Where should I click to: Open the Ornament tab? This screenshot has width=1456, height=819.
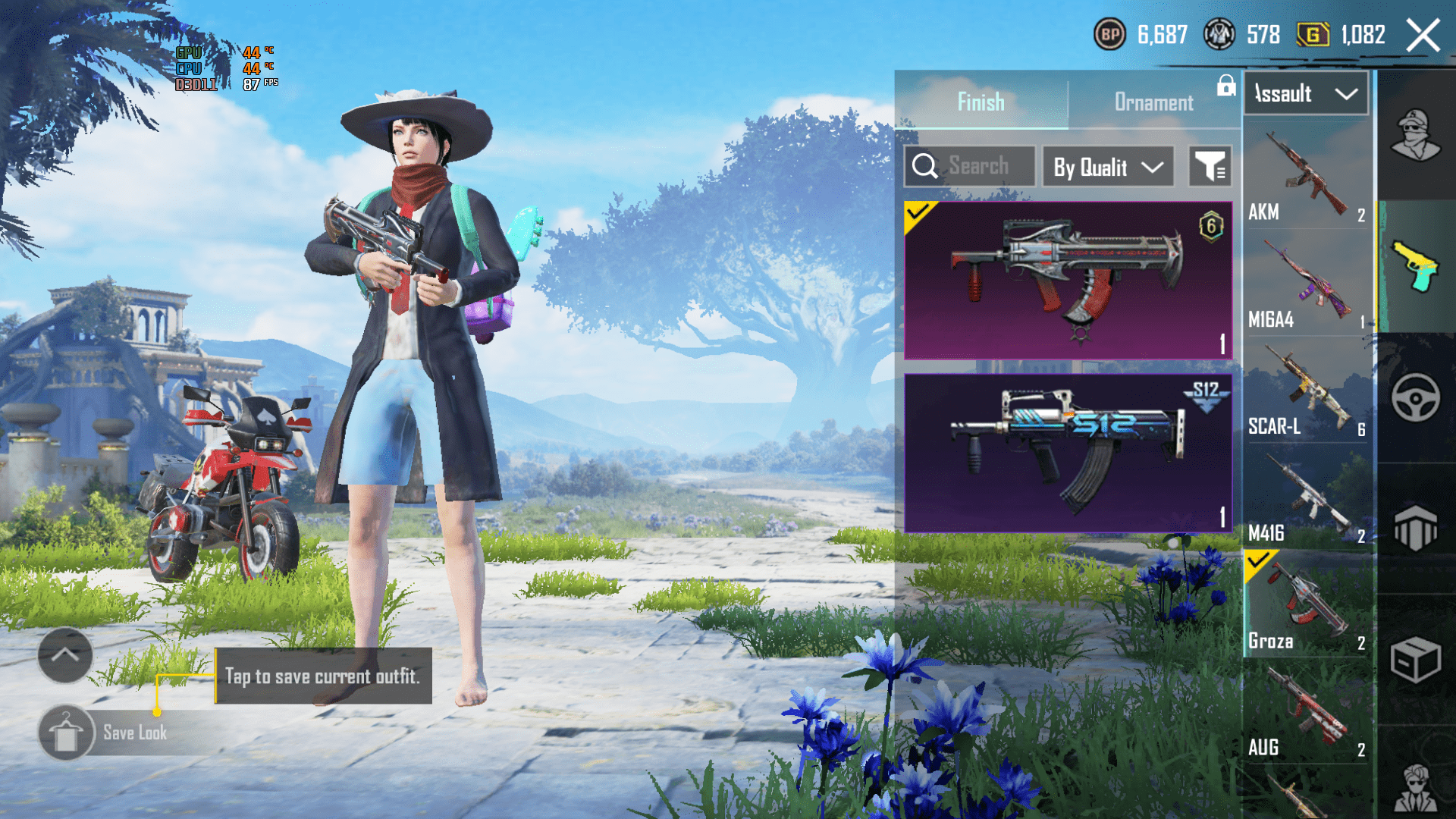coord(1153,102)
